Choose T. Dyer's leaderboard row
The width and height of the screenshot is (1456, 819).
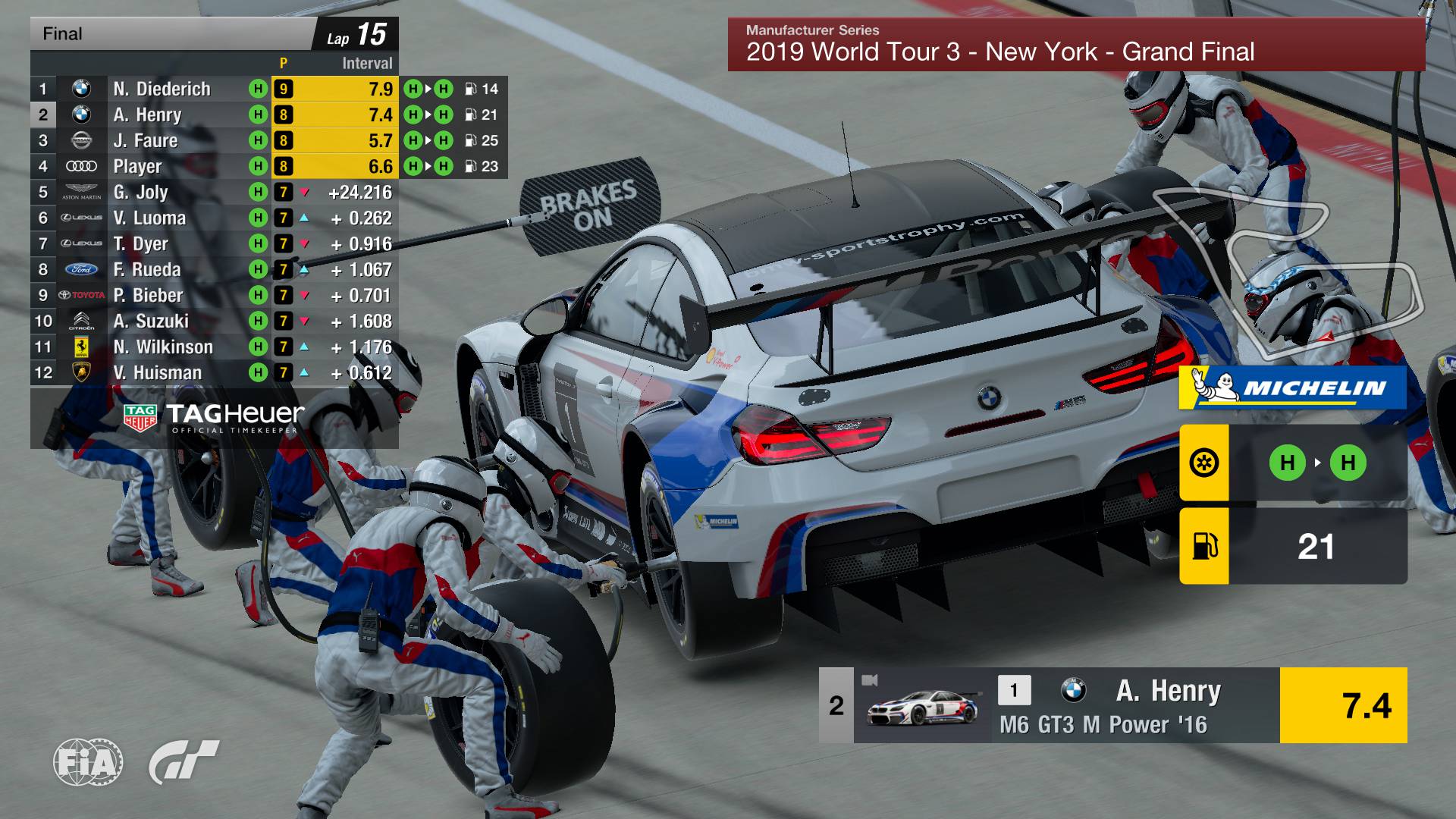141,243
